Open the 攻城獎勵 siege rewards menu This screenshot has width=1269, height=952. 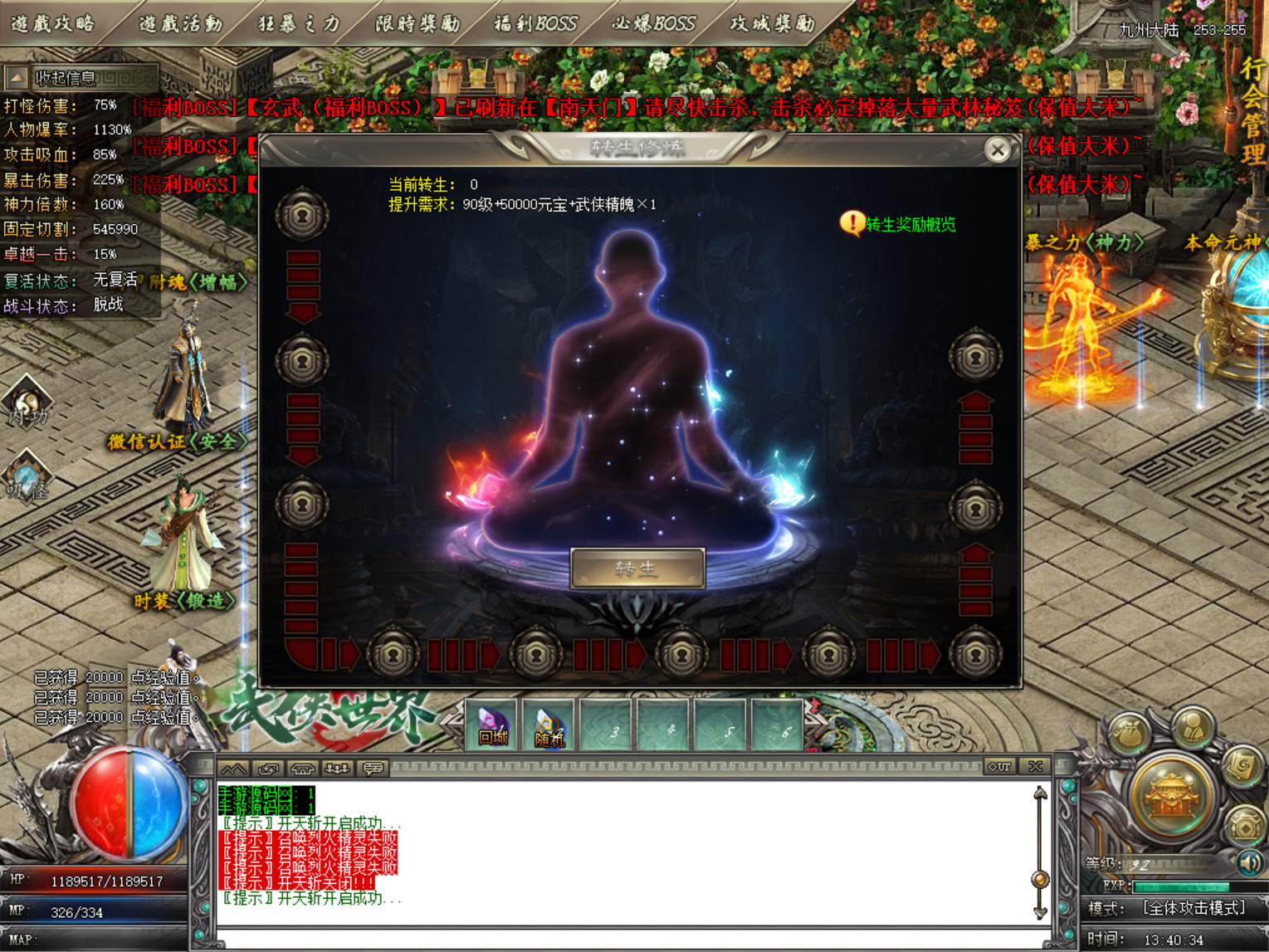[x=772, y=23]
